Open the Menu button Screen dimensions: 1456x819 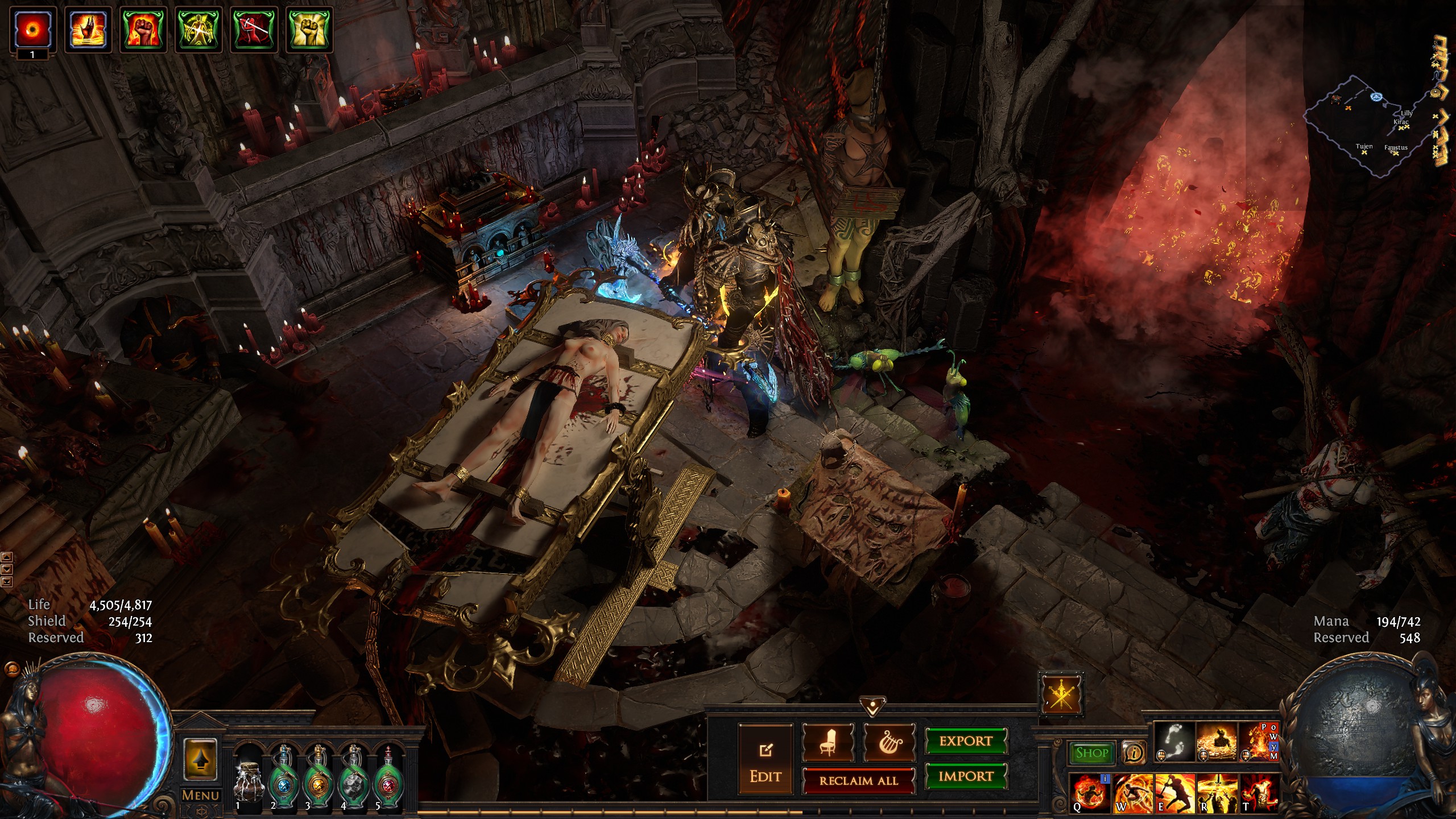click(x=200, y=795)
